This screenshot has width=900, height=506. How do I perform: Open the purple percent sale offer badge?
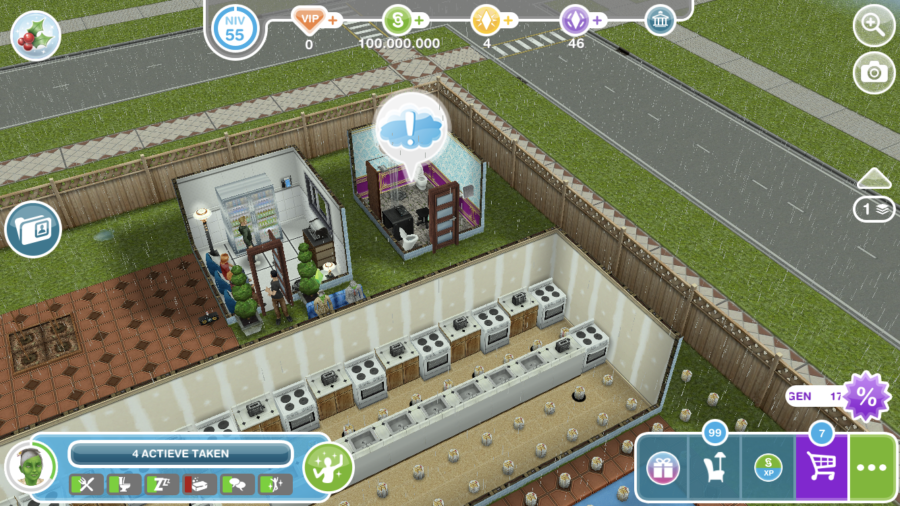[x=866, y=396]
